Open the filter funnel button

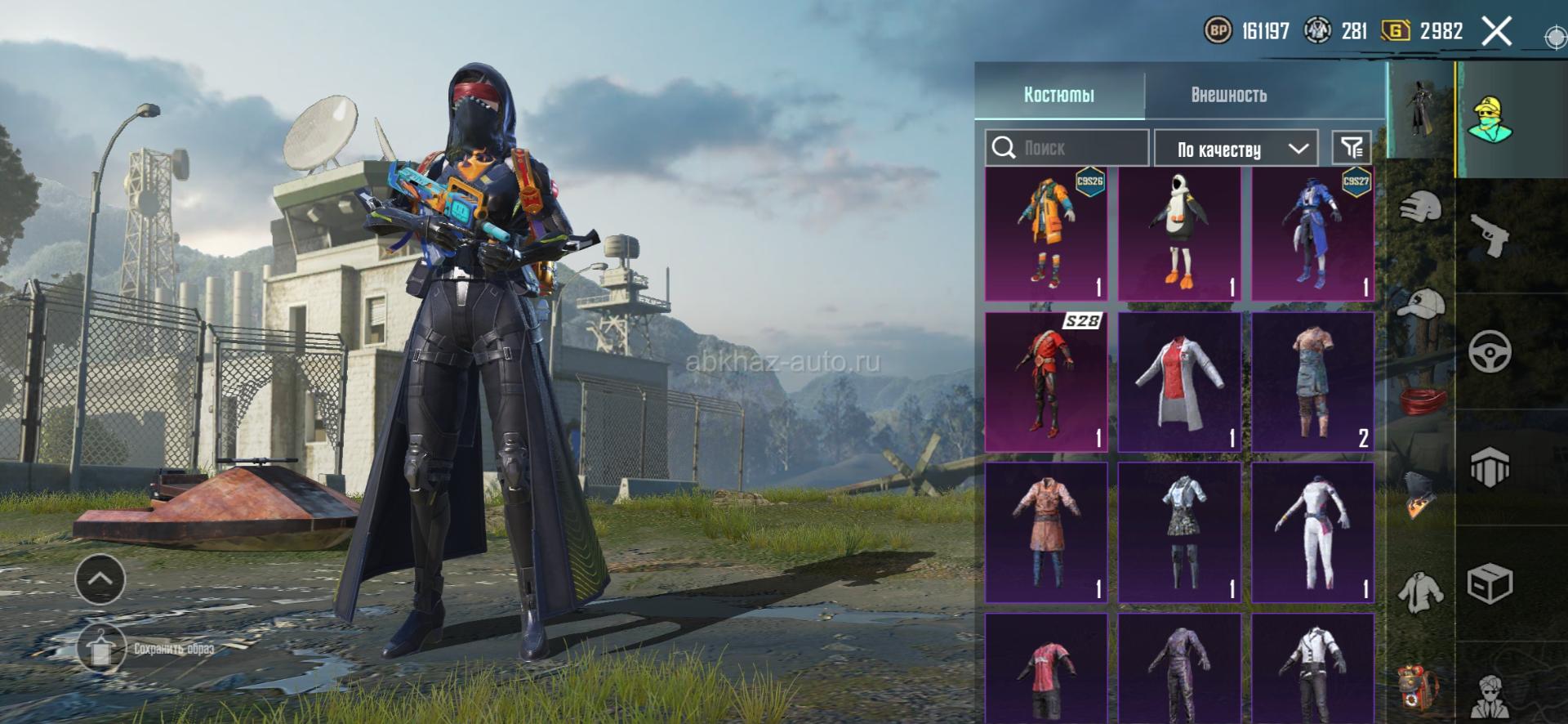[x=1352, y=148]
